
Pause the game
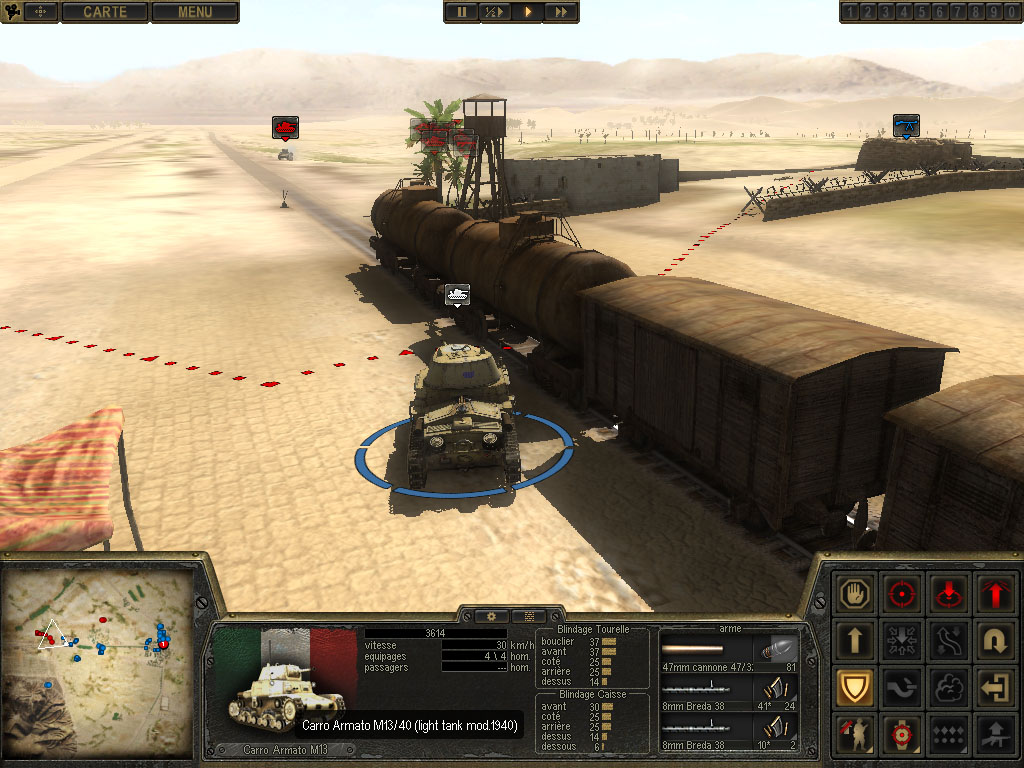(462, 12)
